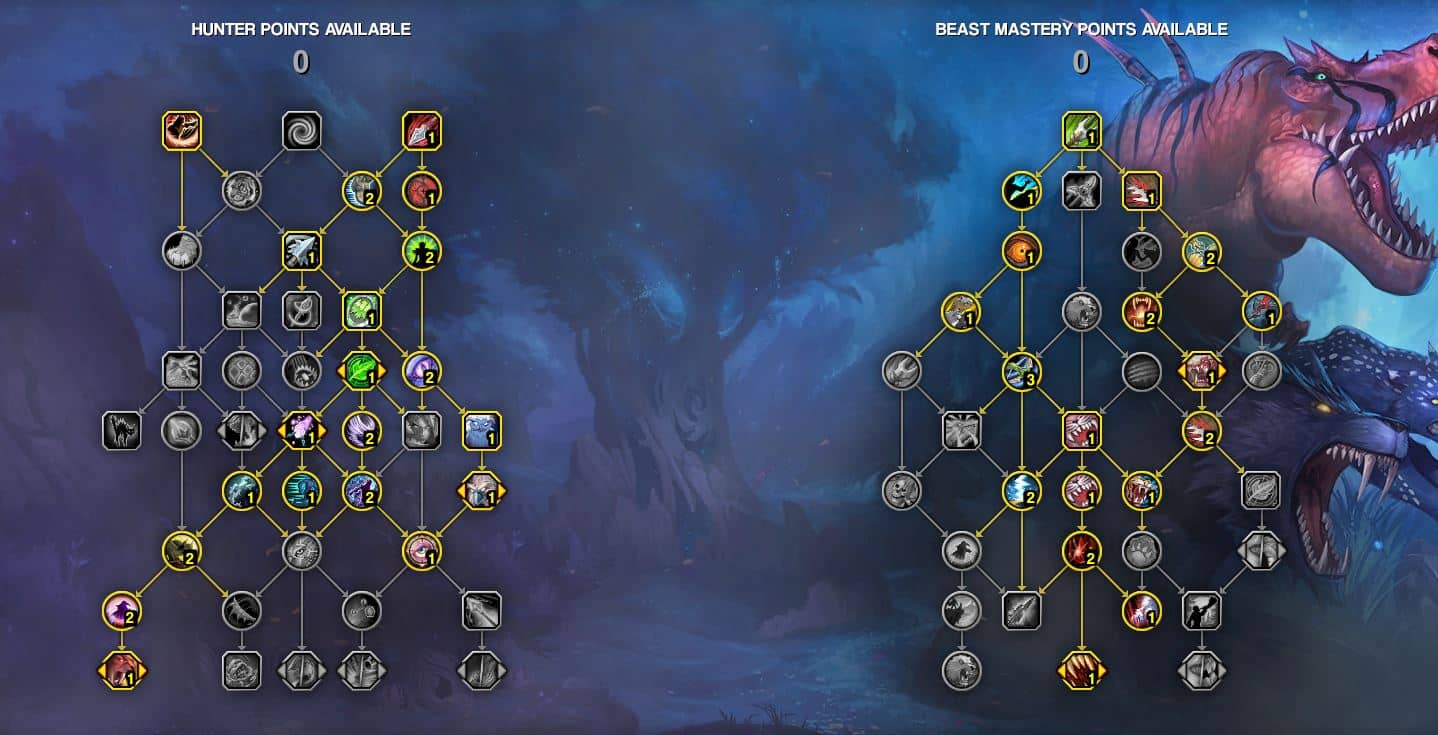The width and height of the screenshot is (1438, 735).
Task: Select the orange eye talent in the Beast Mastery tree
Action: point(1021,253)
